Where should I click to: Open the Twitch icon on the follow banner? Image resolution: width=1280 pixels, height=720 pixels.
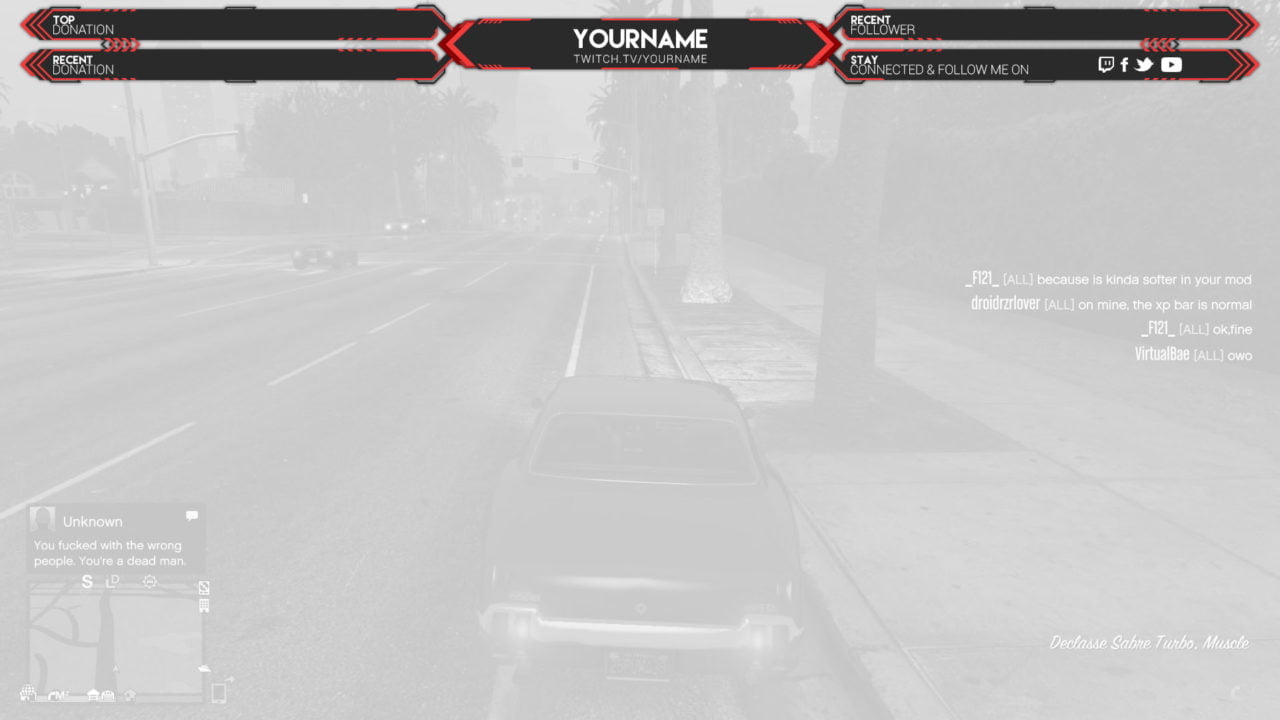[x=1106, y=64]
